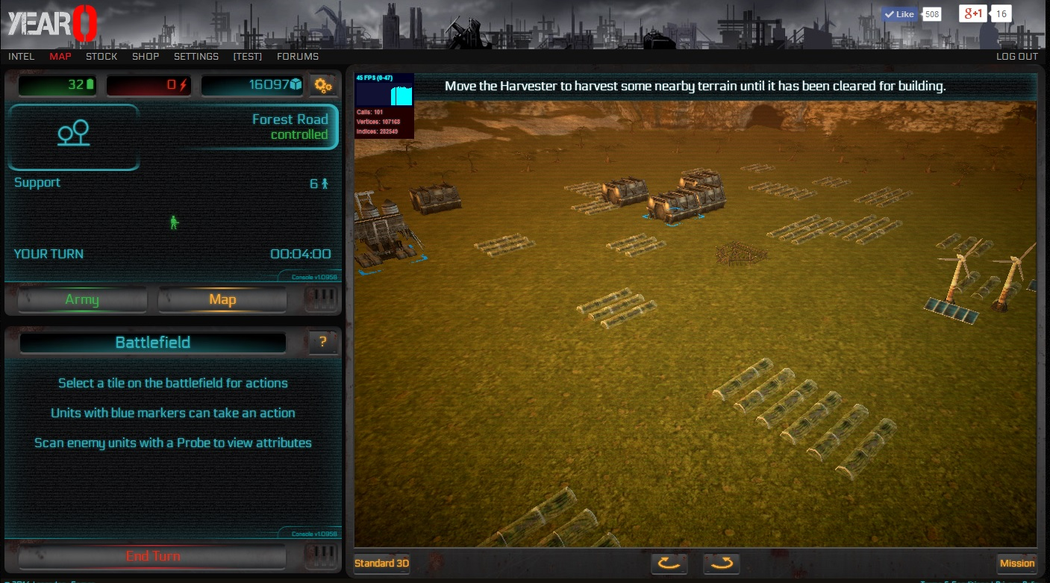Rotate the camera right
Screen dimensions: 1050x583
tap(721, 563)
